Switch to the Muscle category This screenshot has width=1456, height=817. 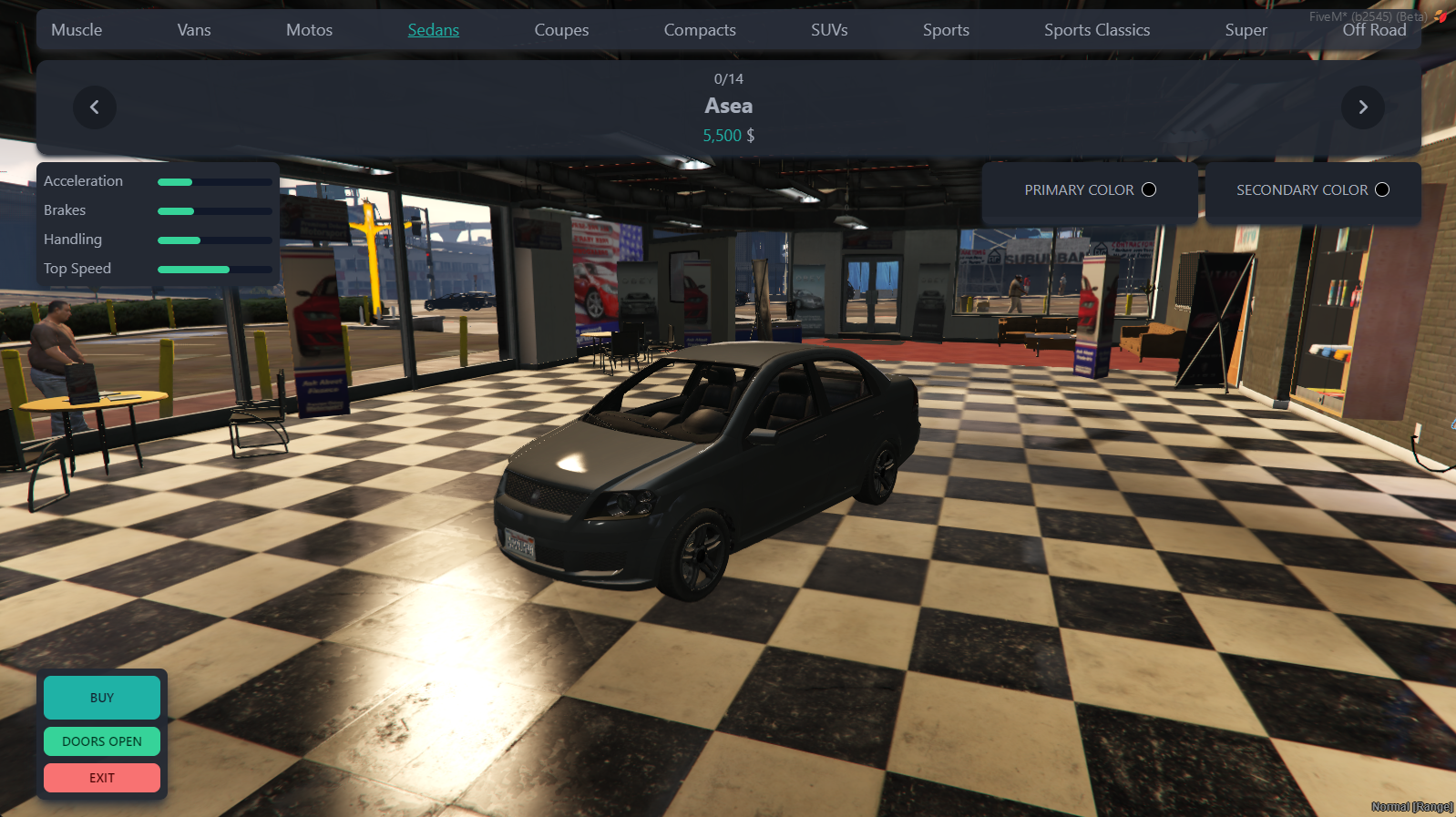(77, 29)
